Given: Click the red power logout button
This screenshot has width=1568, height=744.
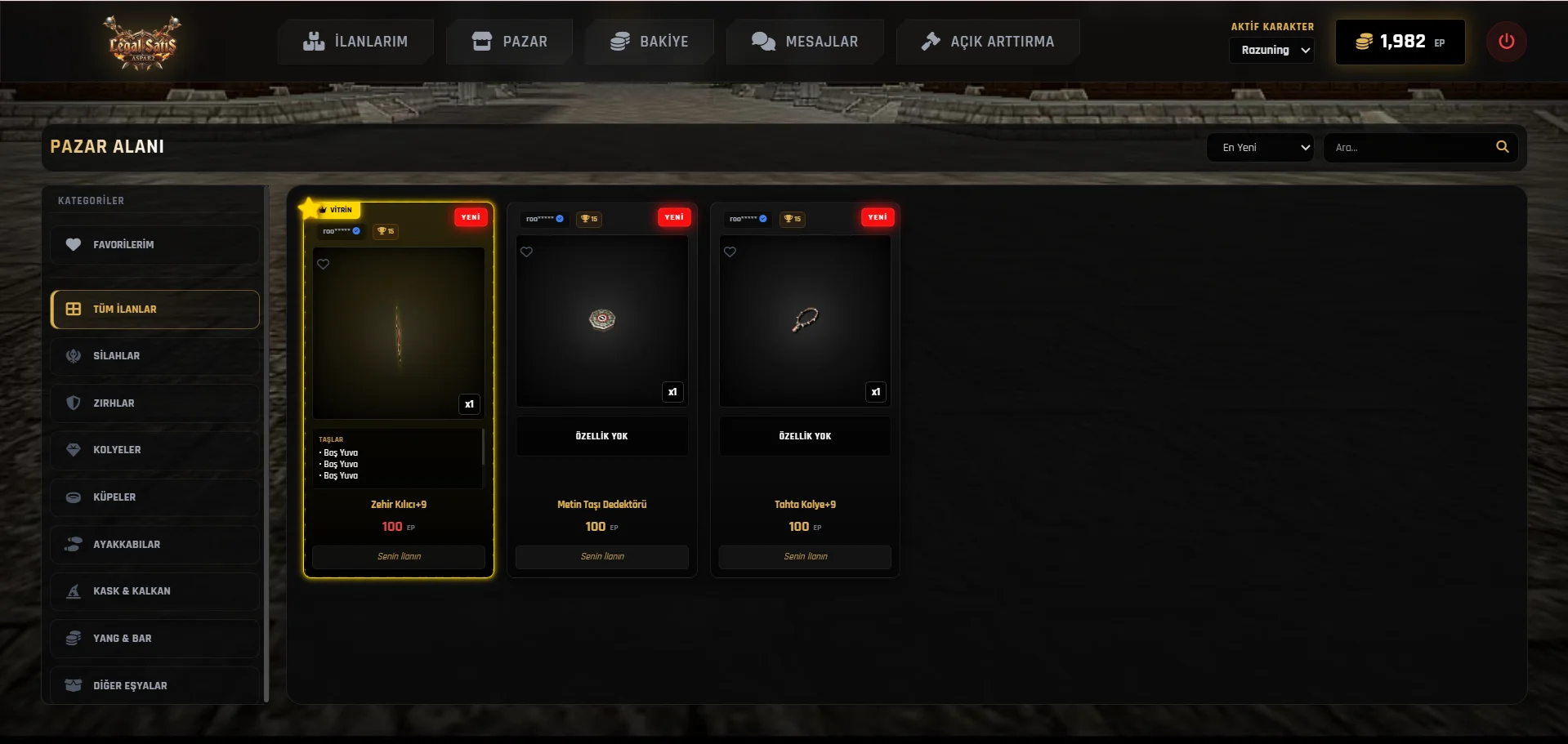Looking at the screenshot, I should [x=1506, y=42].
